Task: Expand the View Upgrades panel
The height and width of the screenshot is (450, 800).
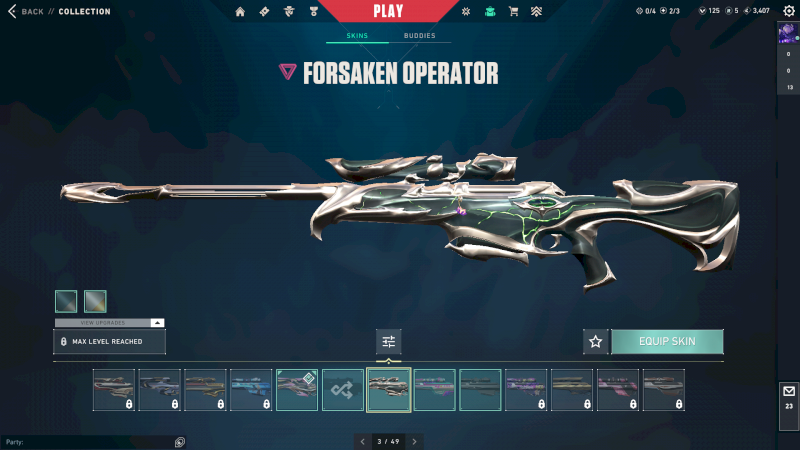Action: (x=109, y=323)
